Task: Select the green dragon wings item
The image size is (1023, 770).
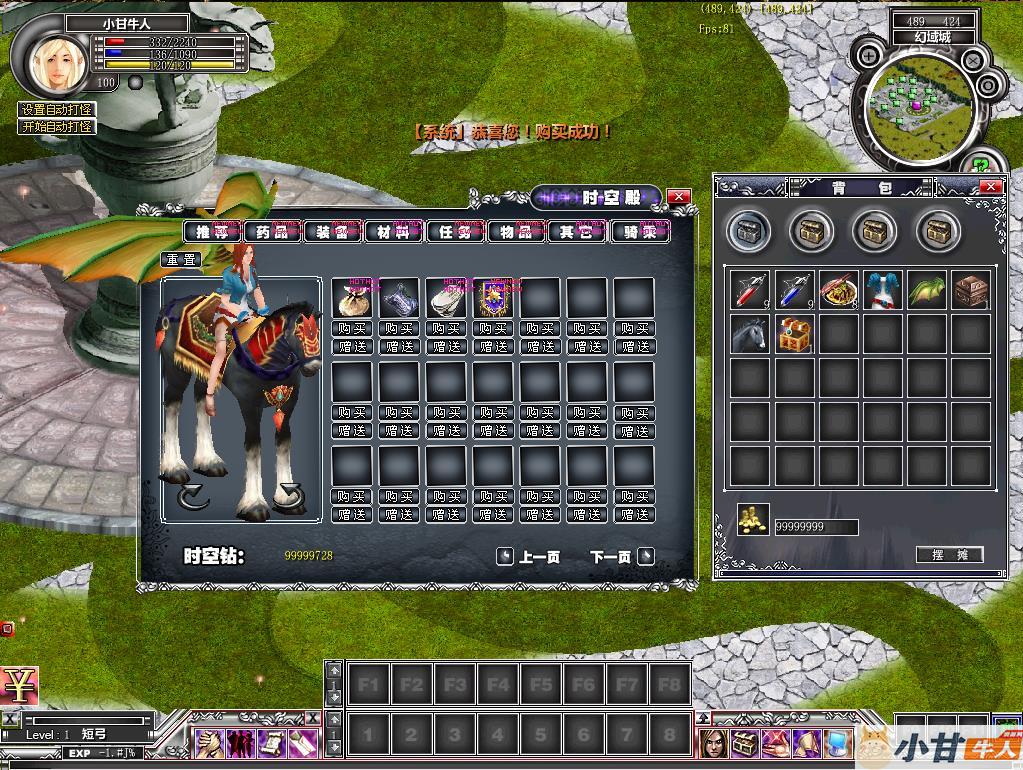Action: pyautogui.click(x=927, y=290)
